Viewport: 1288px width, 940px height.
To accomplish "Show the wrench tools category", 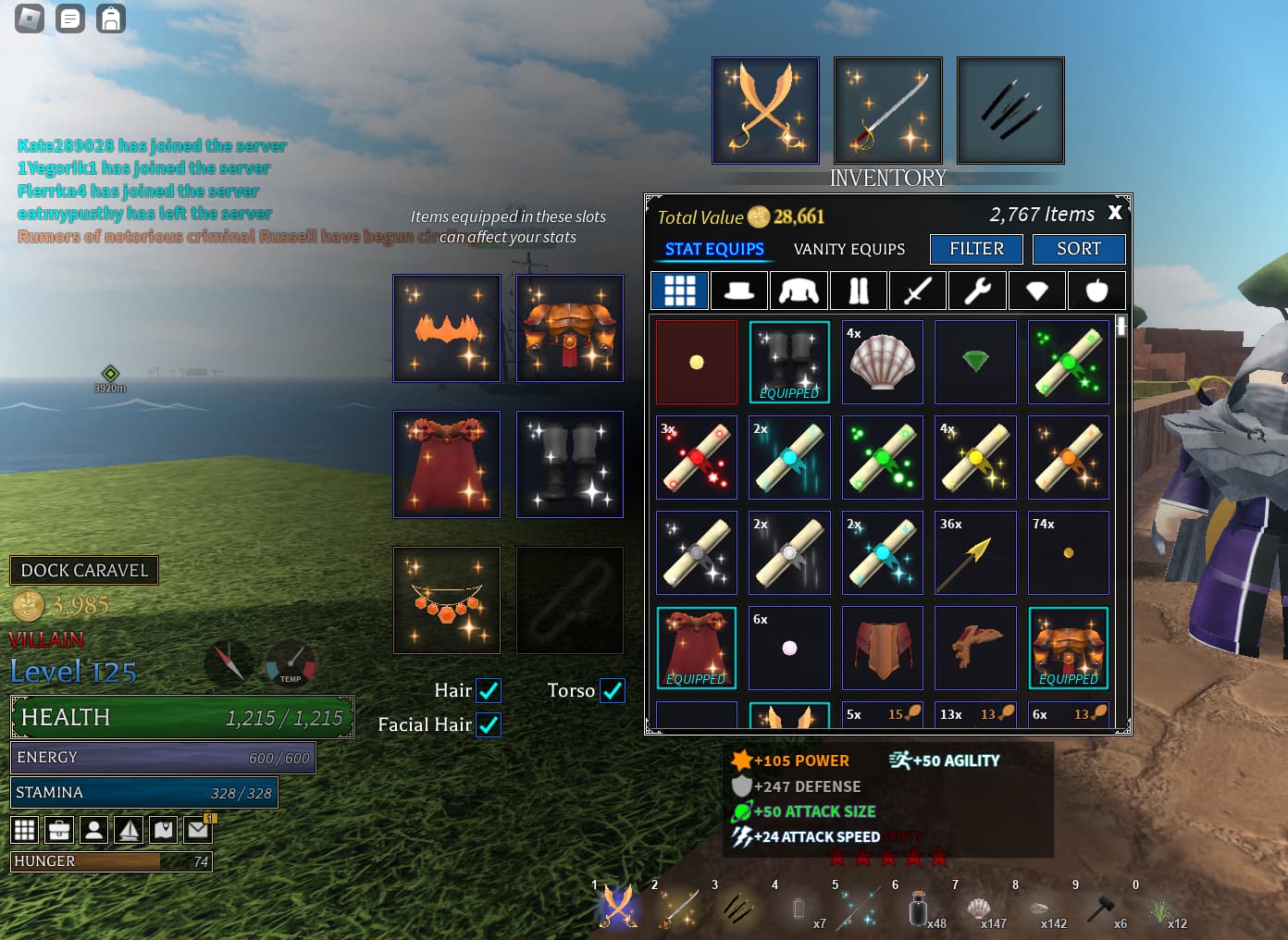I will click(x=977, y=291).
